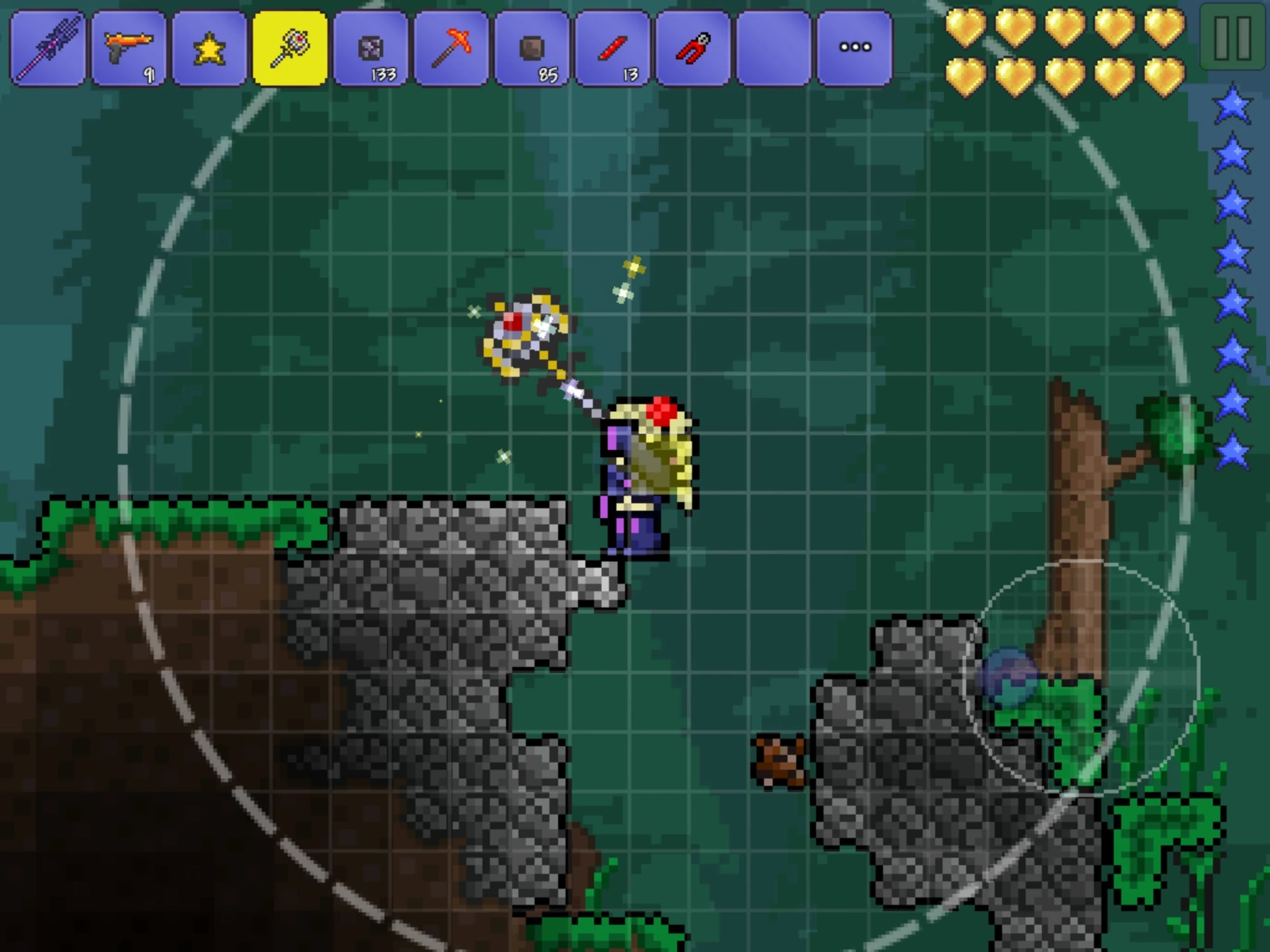The image size is (1270, 952).
Task: Tap the last heart in the second row
Action: click(x=1165, y=74)
